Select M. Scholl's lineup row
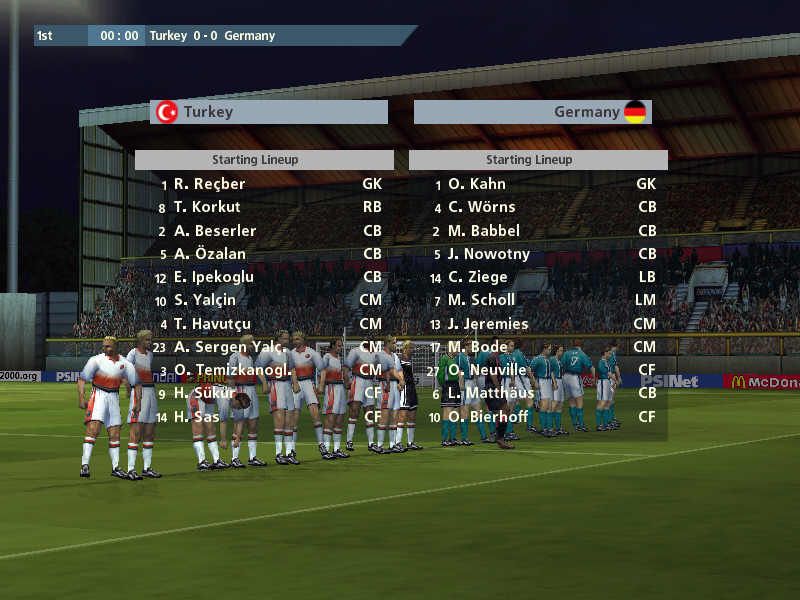 coord(481,300)
